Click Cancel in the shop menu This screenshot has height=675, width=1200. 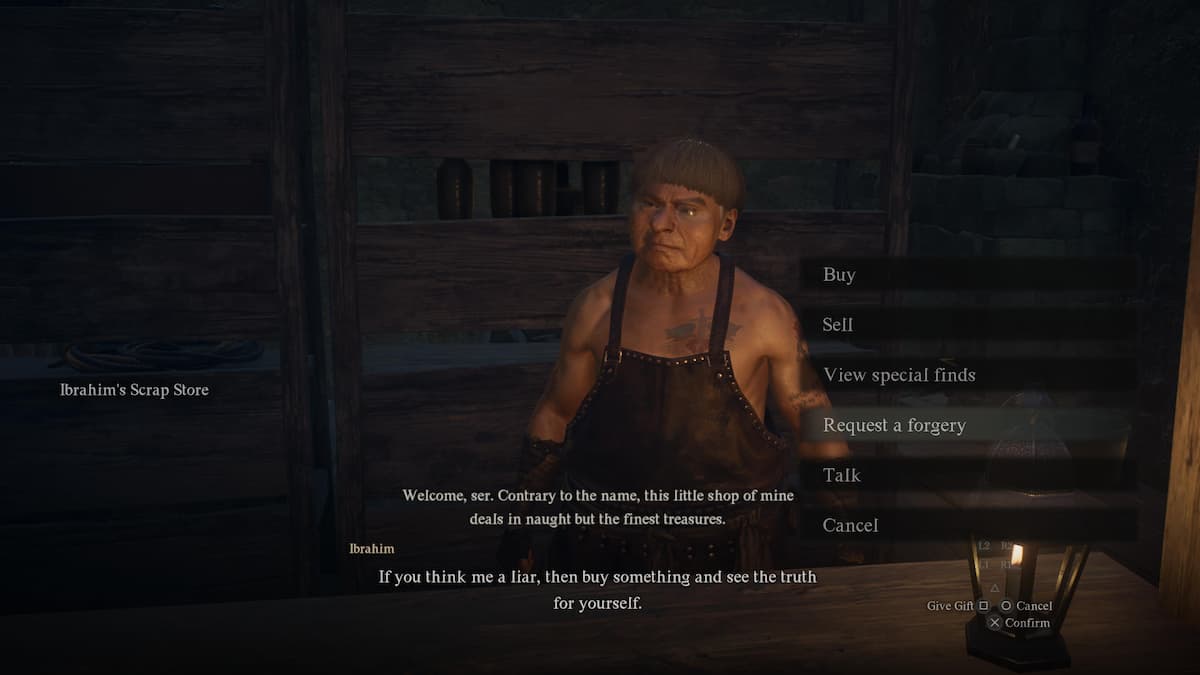(850, 525)
